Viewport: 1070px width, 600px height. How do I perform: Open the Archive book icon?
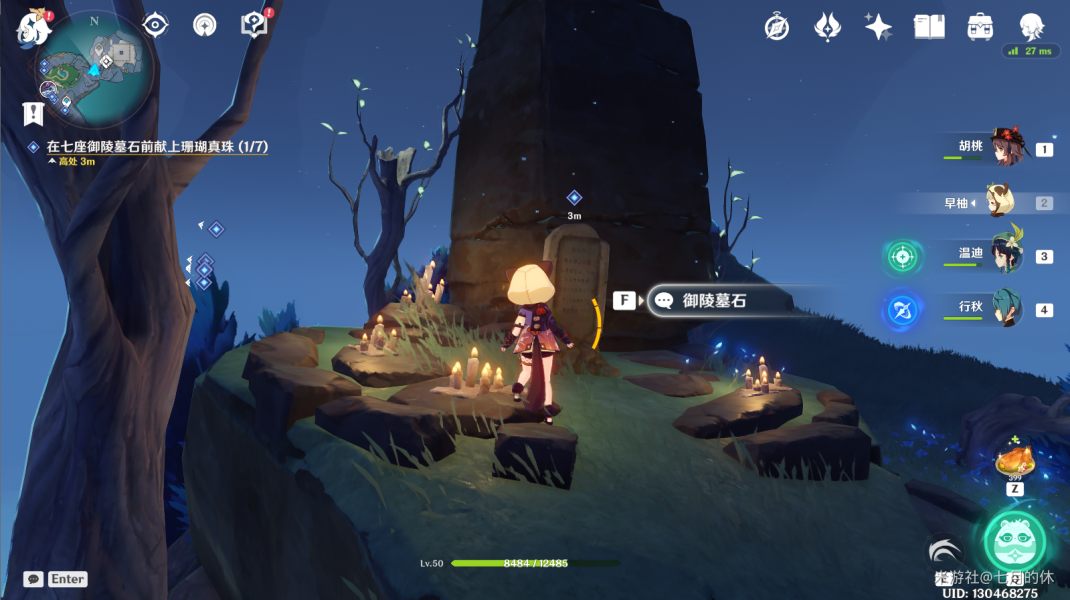[929, 27]
